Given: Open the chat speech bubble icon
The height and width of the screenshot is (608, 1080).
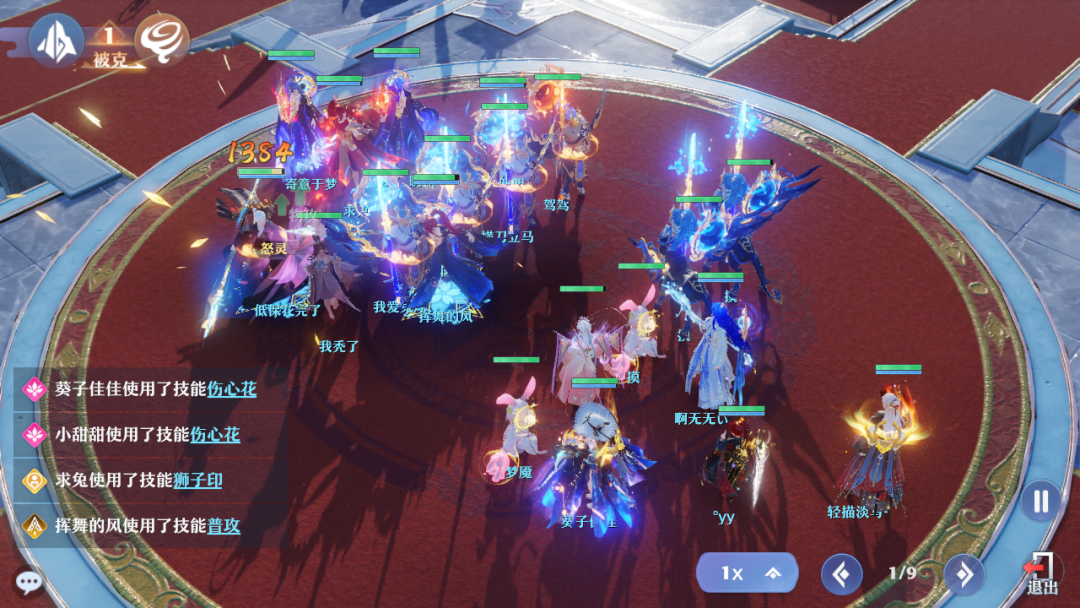Looking at the screenshot, I should click(x=28, y=581).
